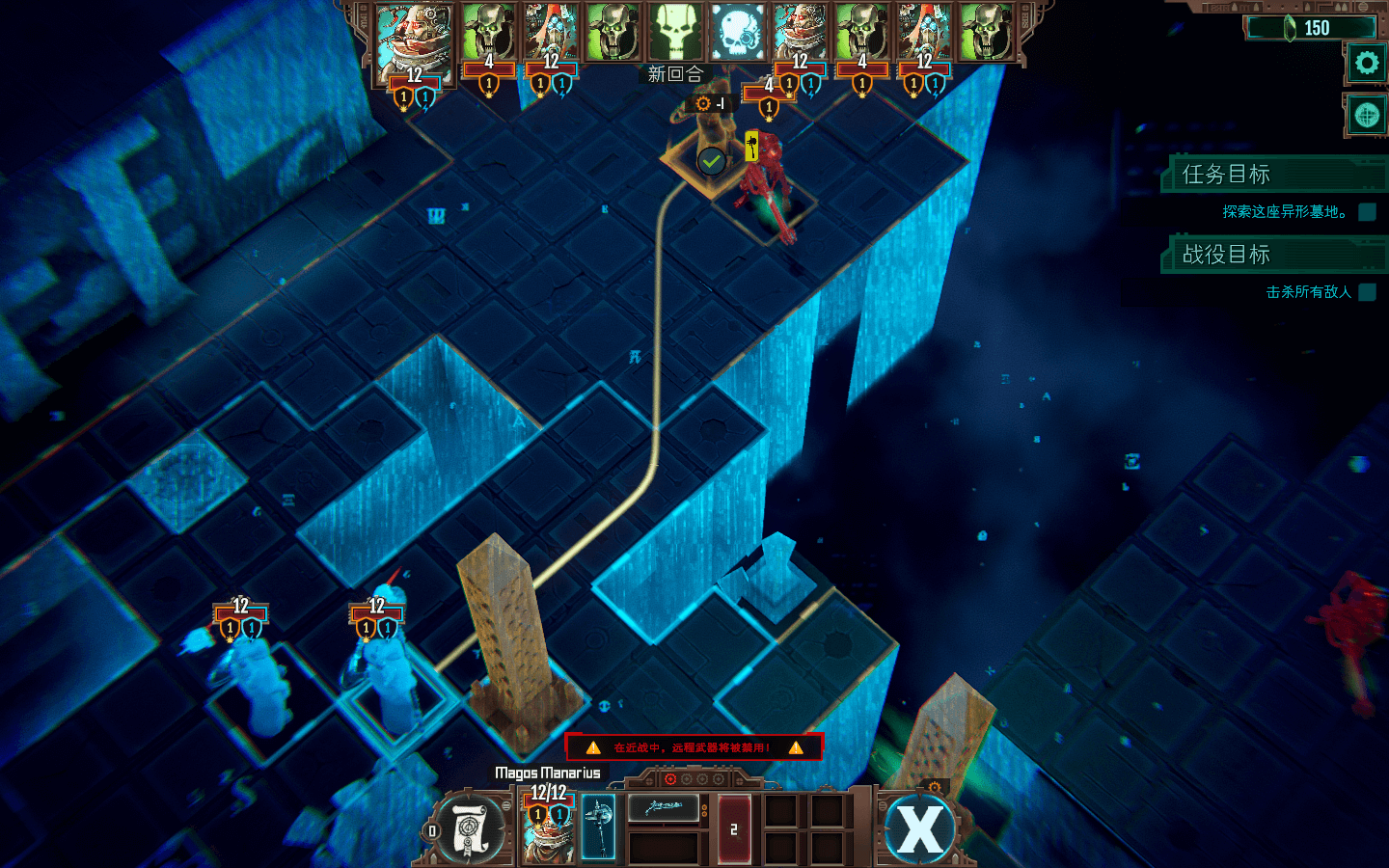Click the round globe grid button
Image resolution: width=1389 pixels, height=868 pixels.
point(1366,116)
